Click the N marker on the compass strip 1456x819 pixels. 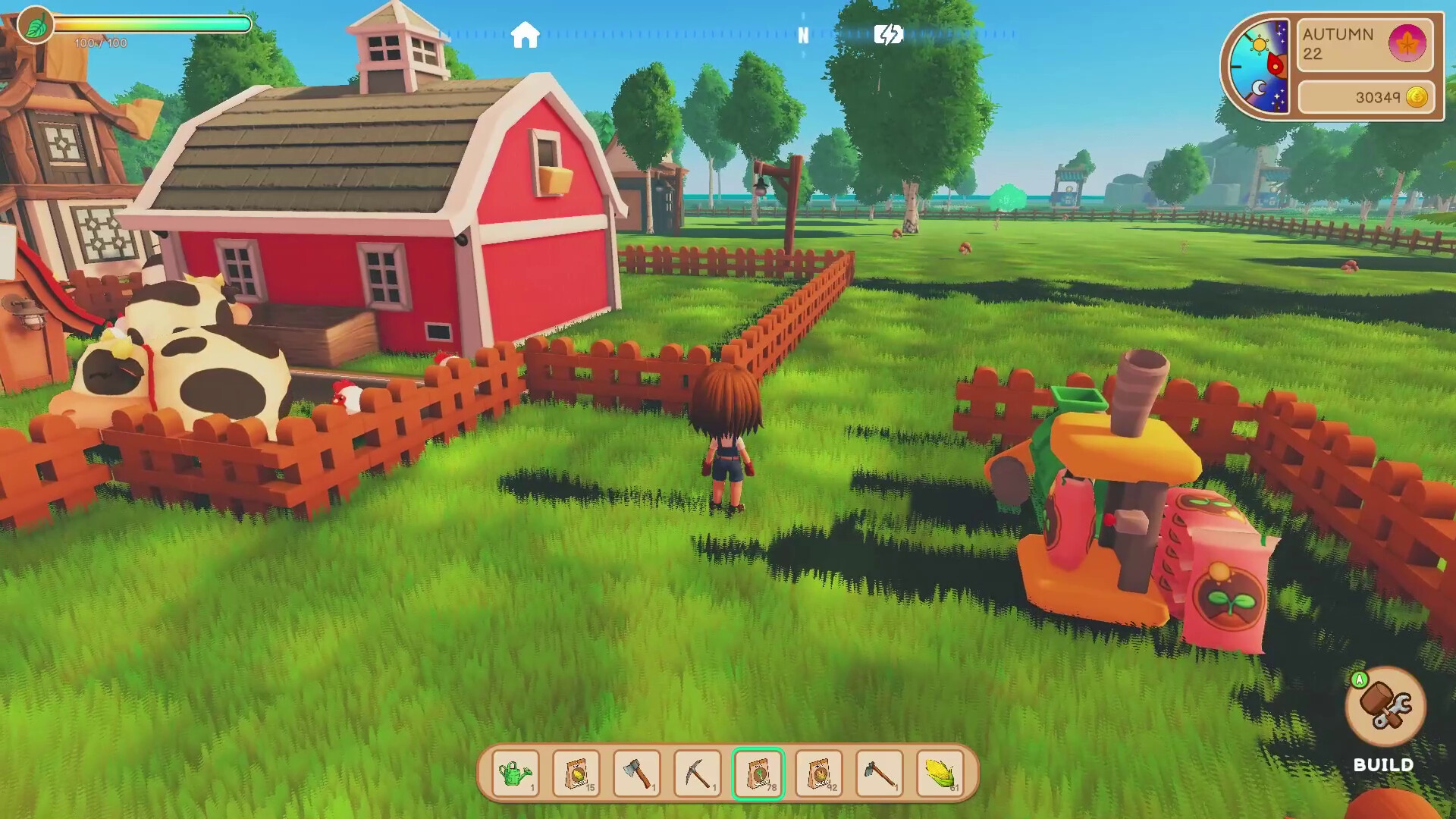pyautogui.click(x=803, y=33)
